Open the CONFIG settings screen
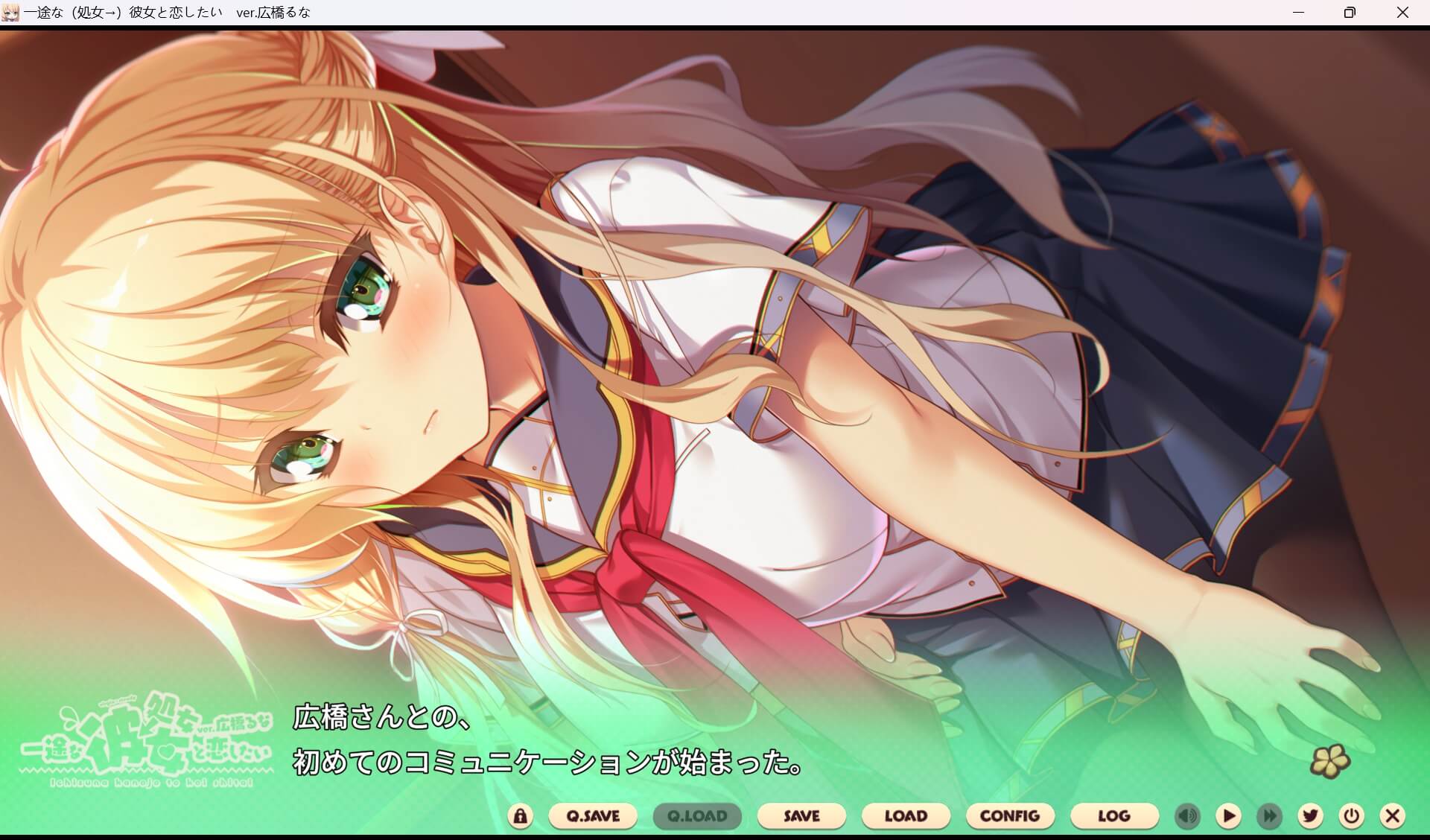 coord(1010,816)
